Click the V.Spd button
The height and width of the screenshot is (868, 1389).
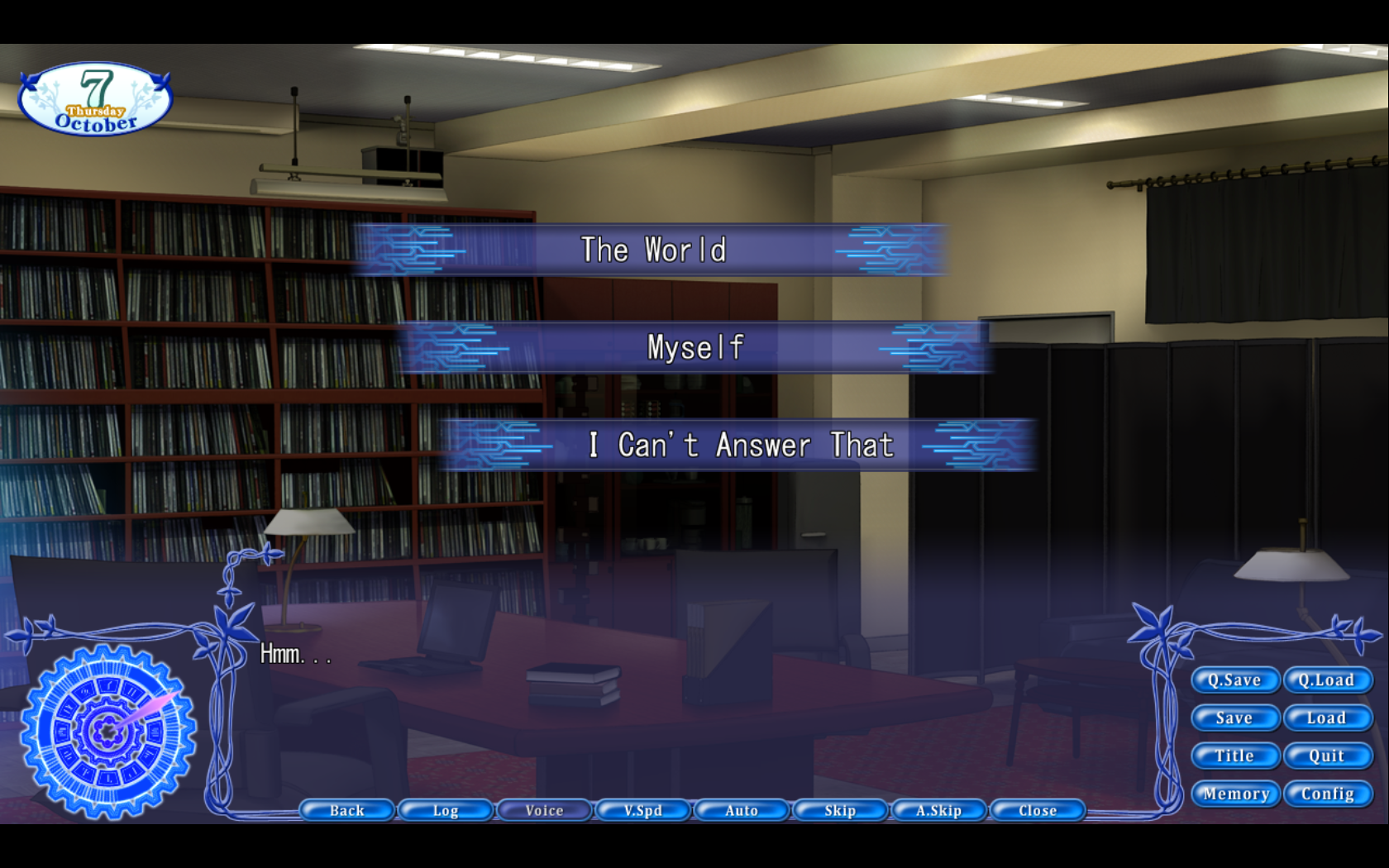pos(643,811)
